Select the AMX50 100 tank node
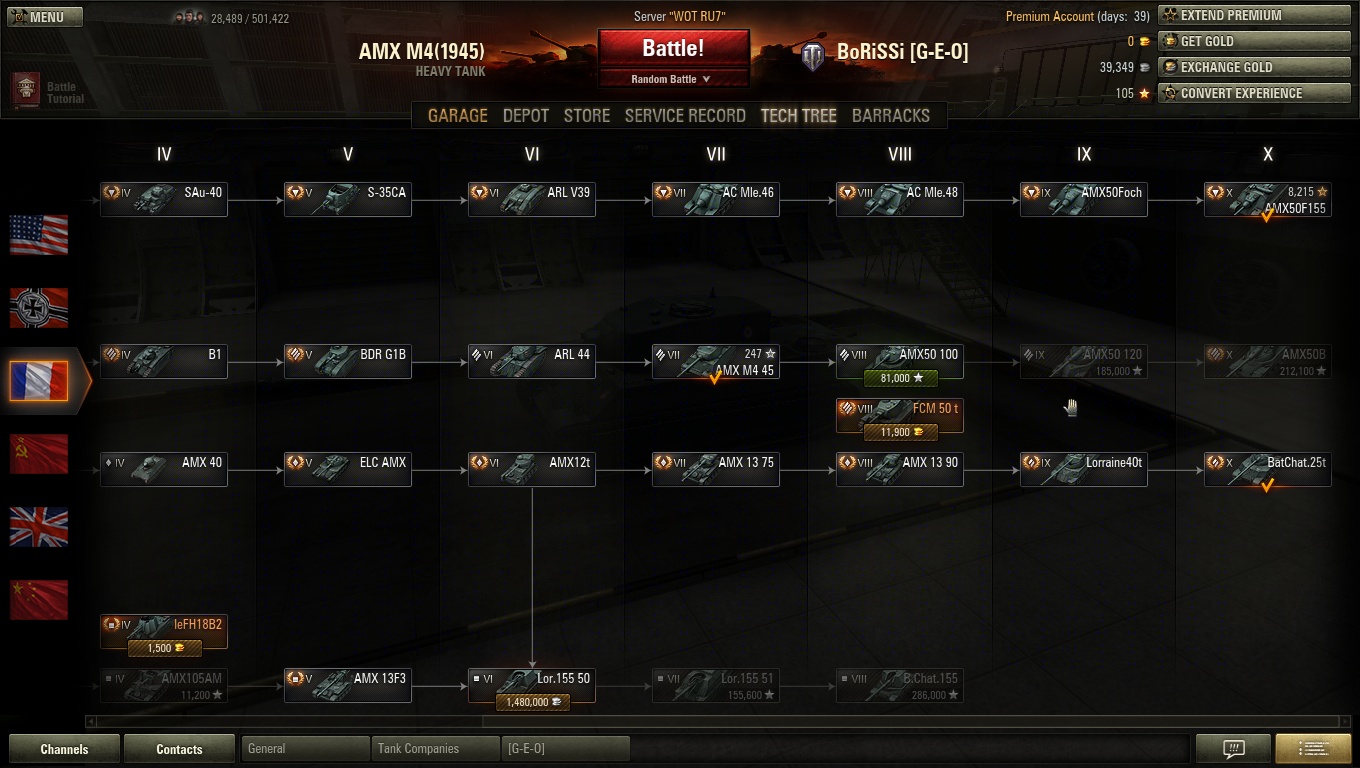 click(899, 361)
